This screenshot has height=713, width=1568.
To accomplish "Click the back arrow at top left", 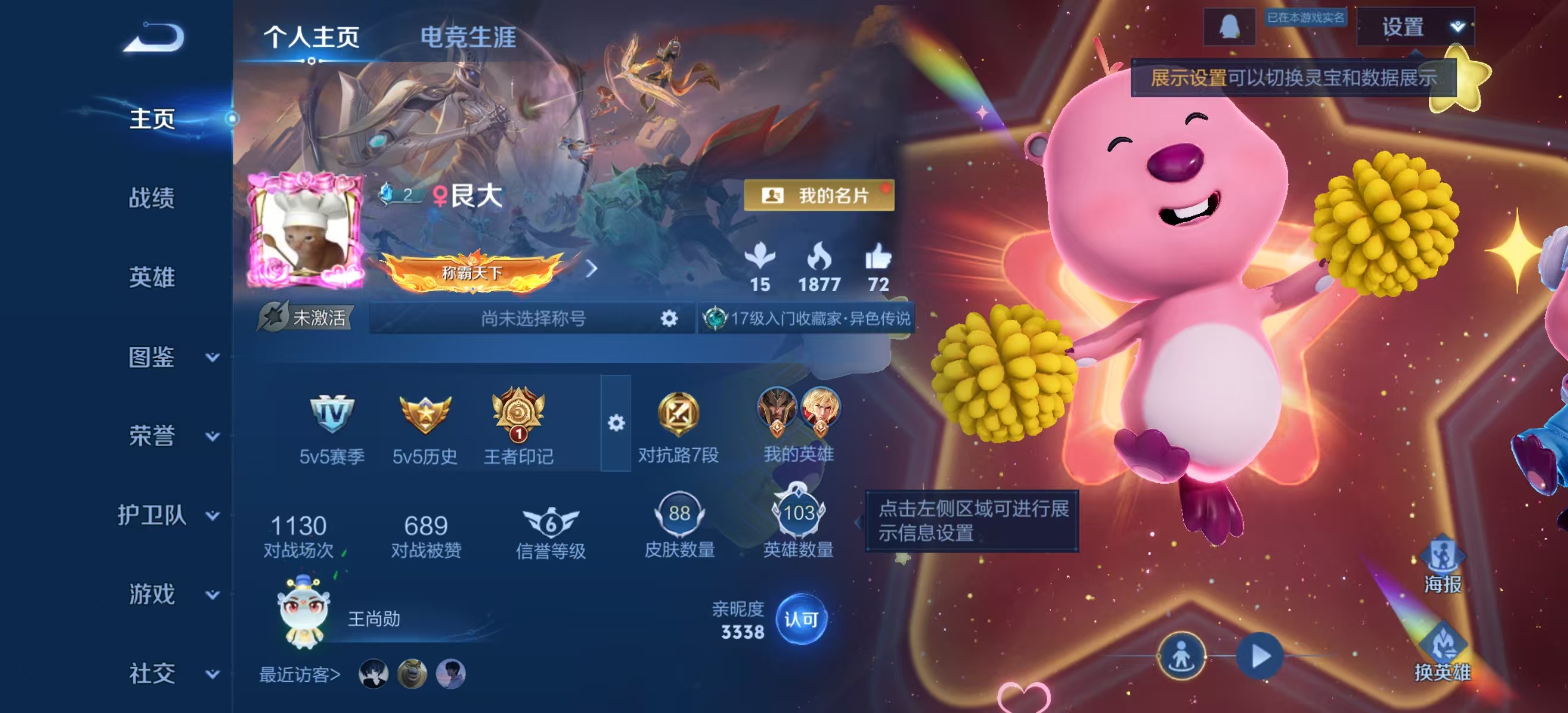I will [154, 38].
